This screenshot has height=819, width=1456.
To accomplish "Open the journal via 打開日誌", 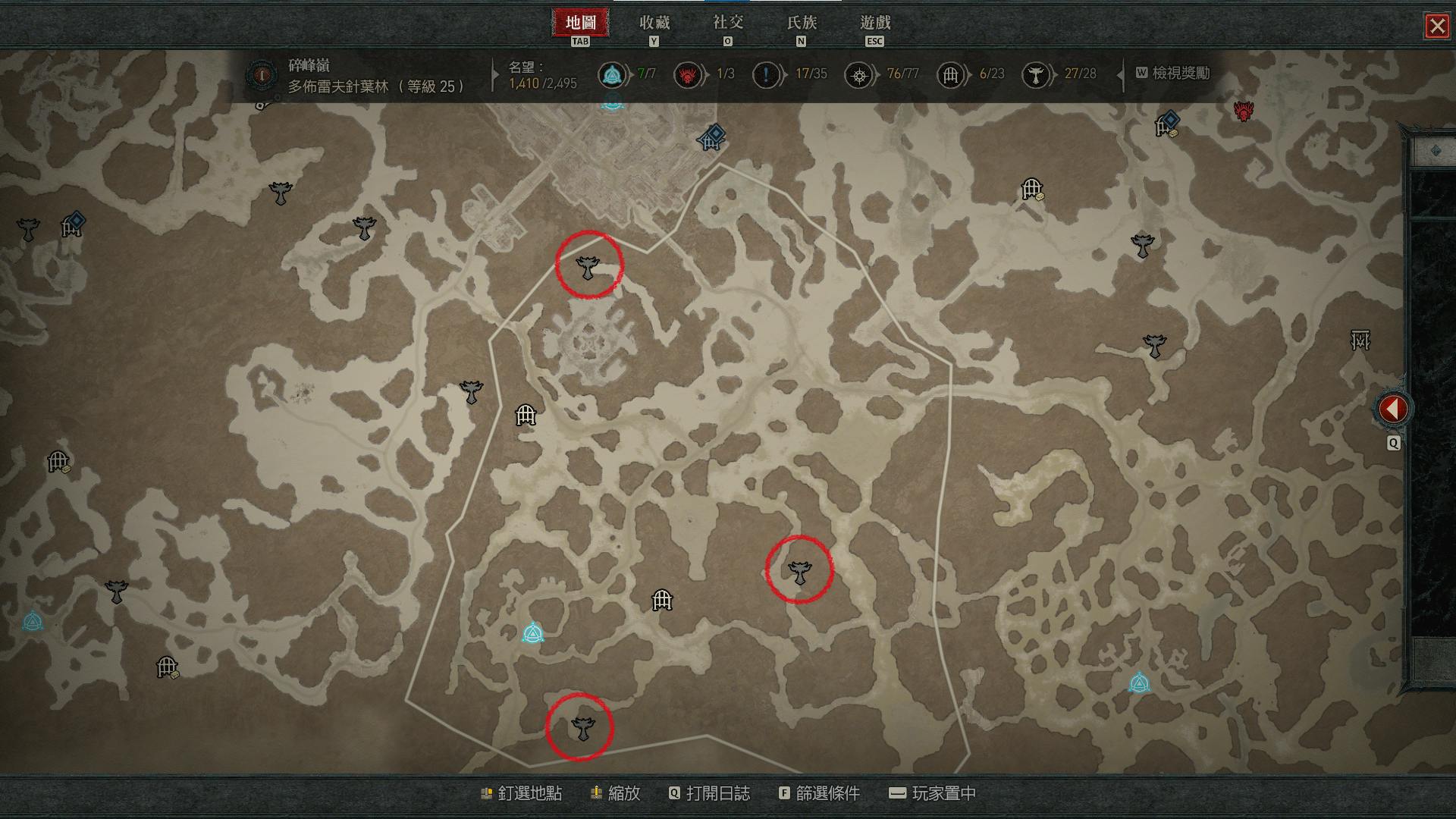I will point(709,794).
